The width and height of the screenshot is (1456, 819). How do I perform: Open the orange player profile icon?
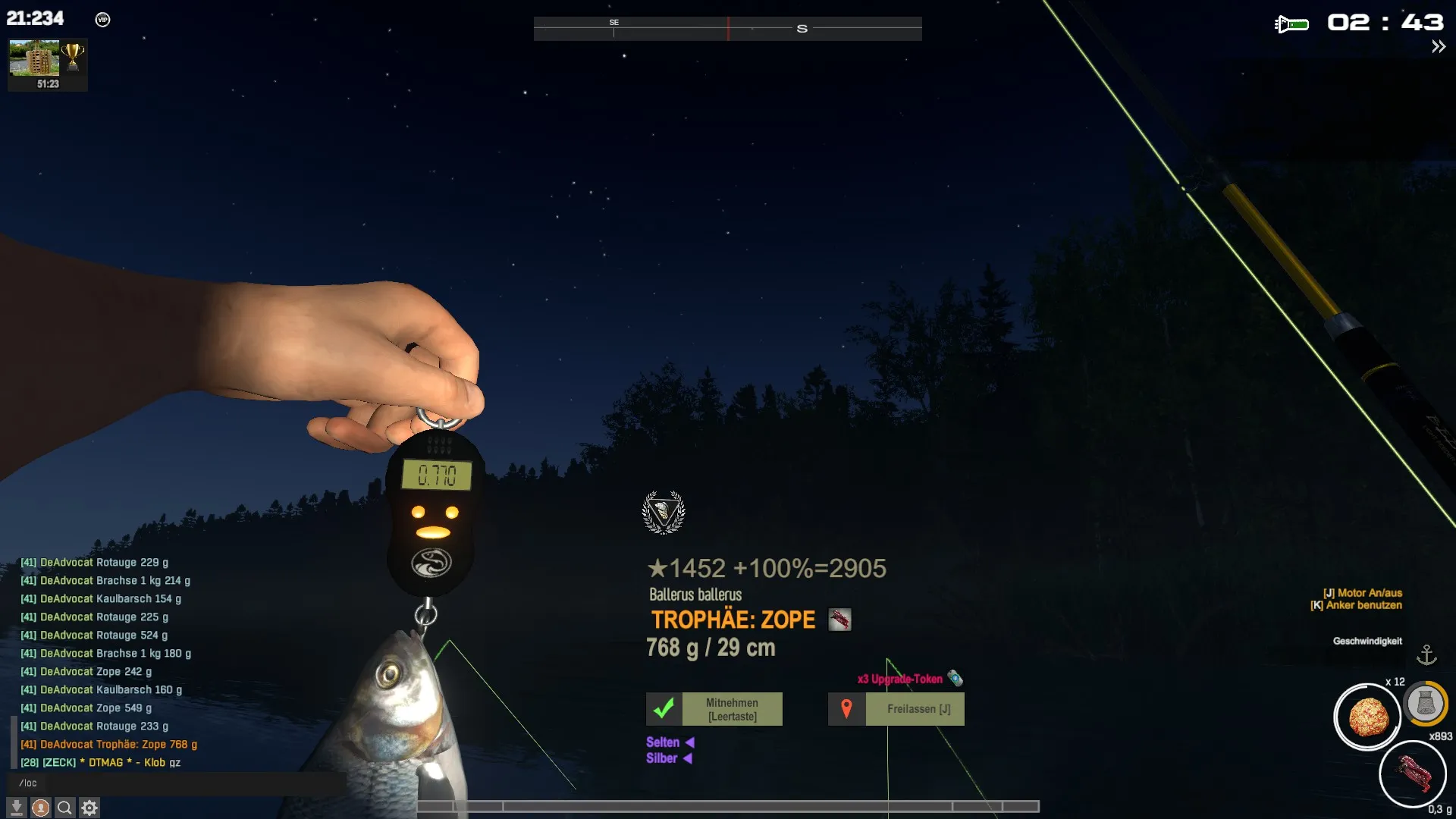click(x=41, y=808)
